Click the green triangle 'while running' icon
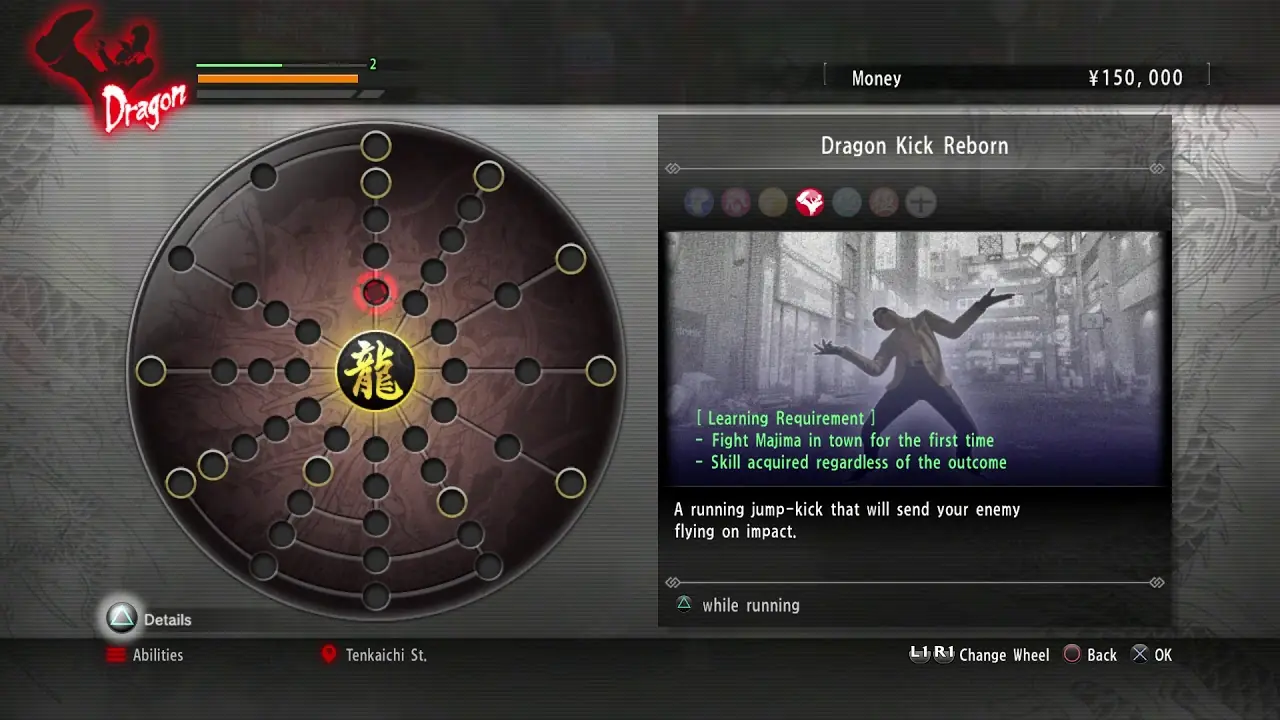1280x720 pixels. [683, 605]
